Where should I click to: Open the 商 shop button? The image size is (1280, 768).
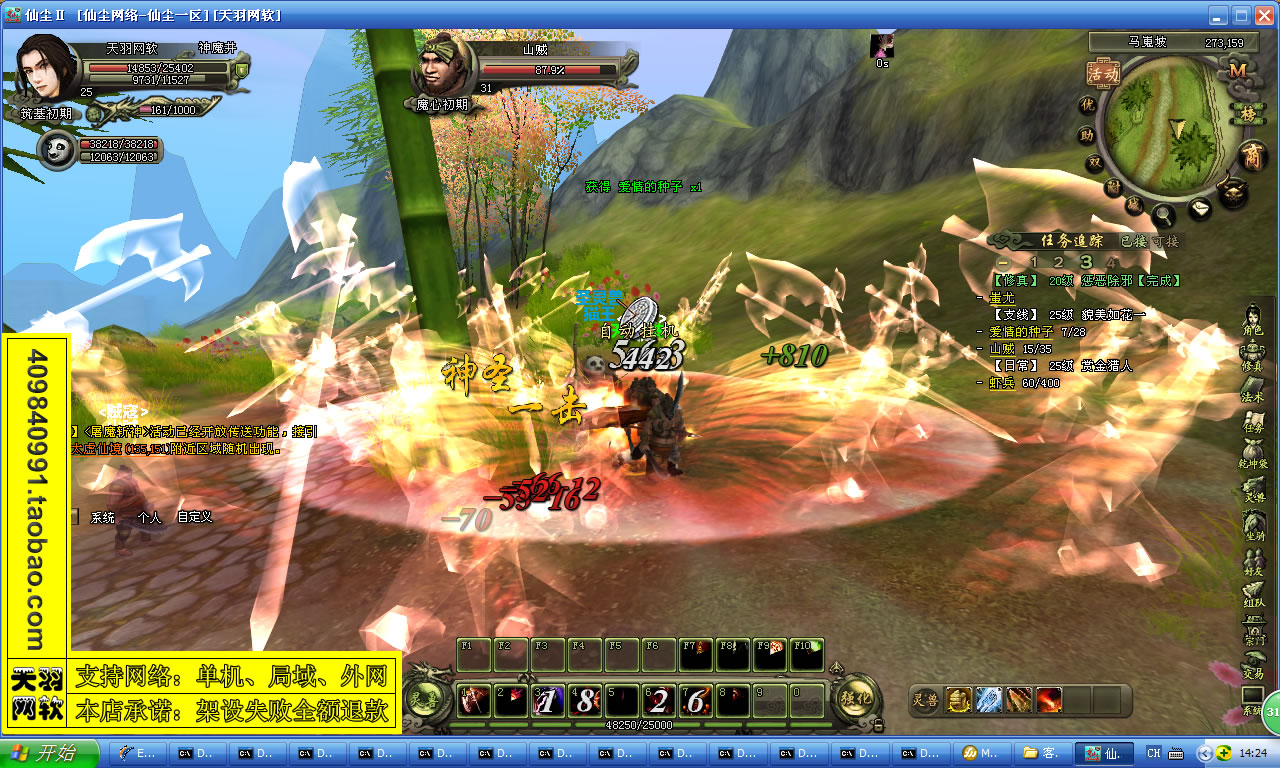[1251, 156]
